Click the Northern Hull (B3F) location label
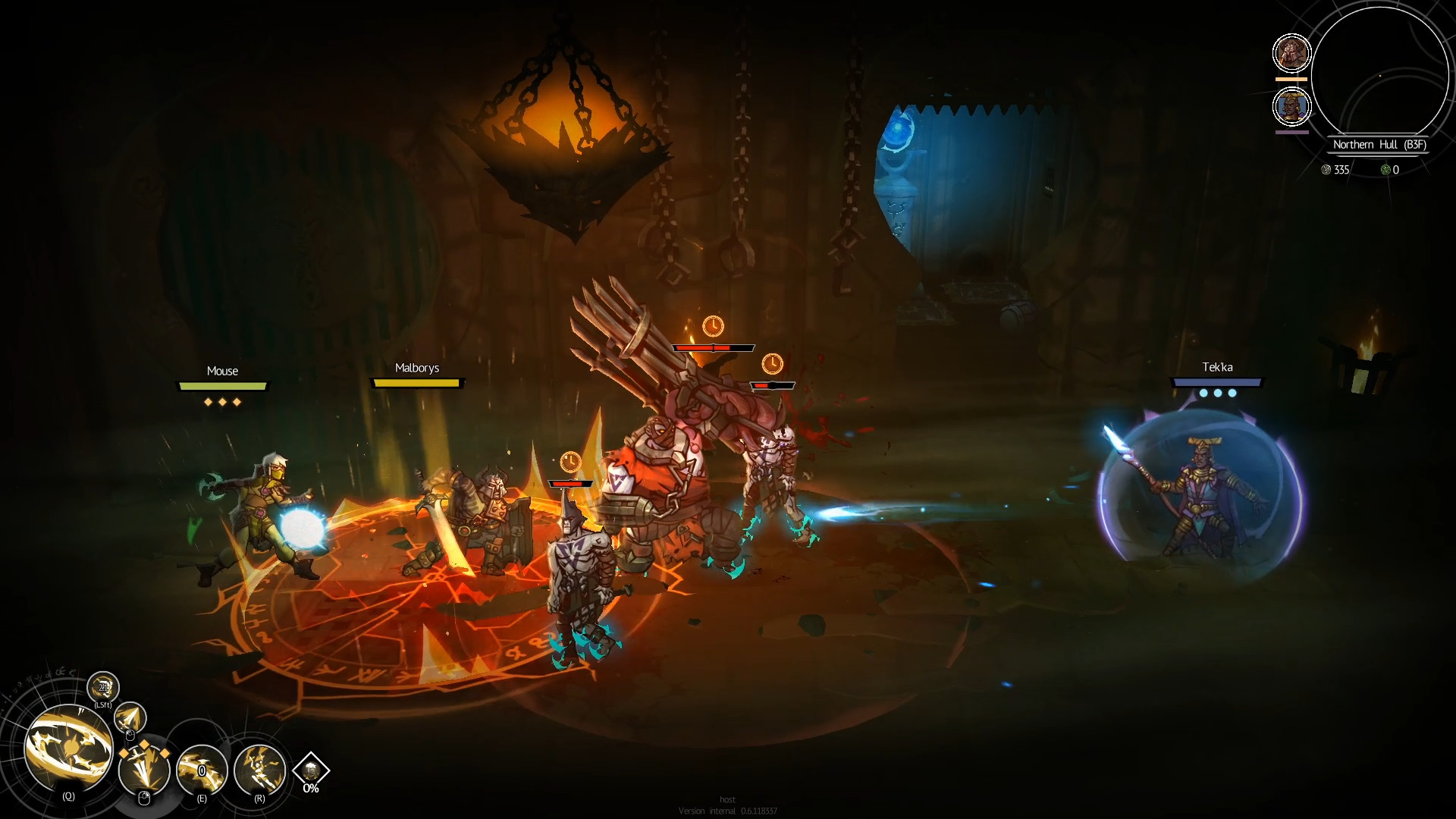Image resolution: width=1456 pixels, height=819 pixels. 1379,144
